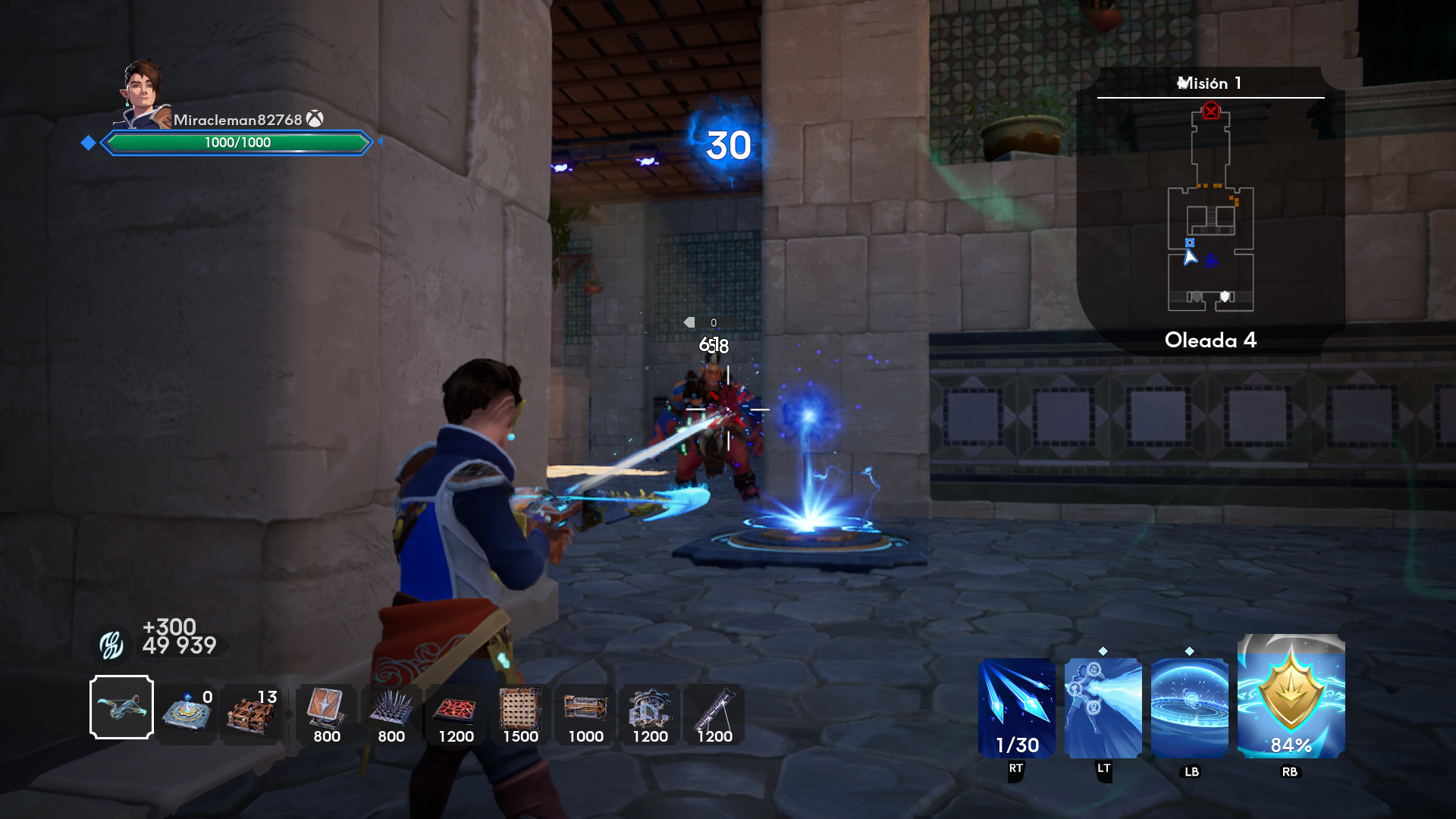This screenshot has height=819, width=1456.
Task: Choose the slanted metal beam trap
Action: pos(714,713)
